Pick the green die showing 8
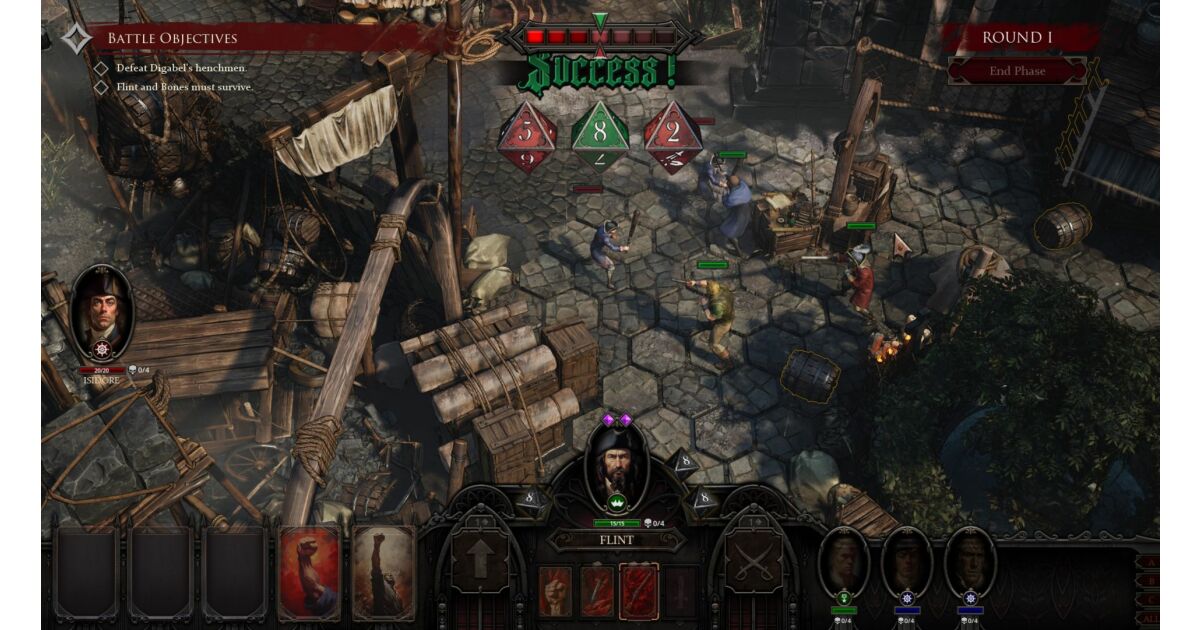 600,136
